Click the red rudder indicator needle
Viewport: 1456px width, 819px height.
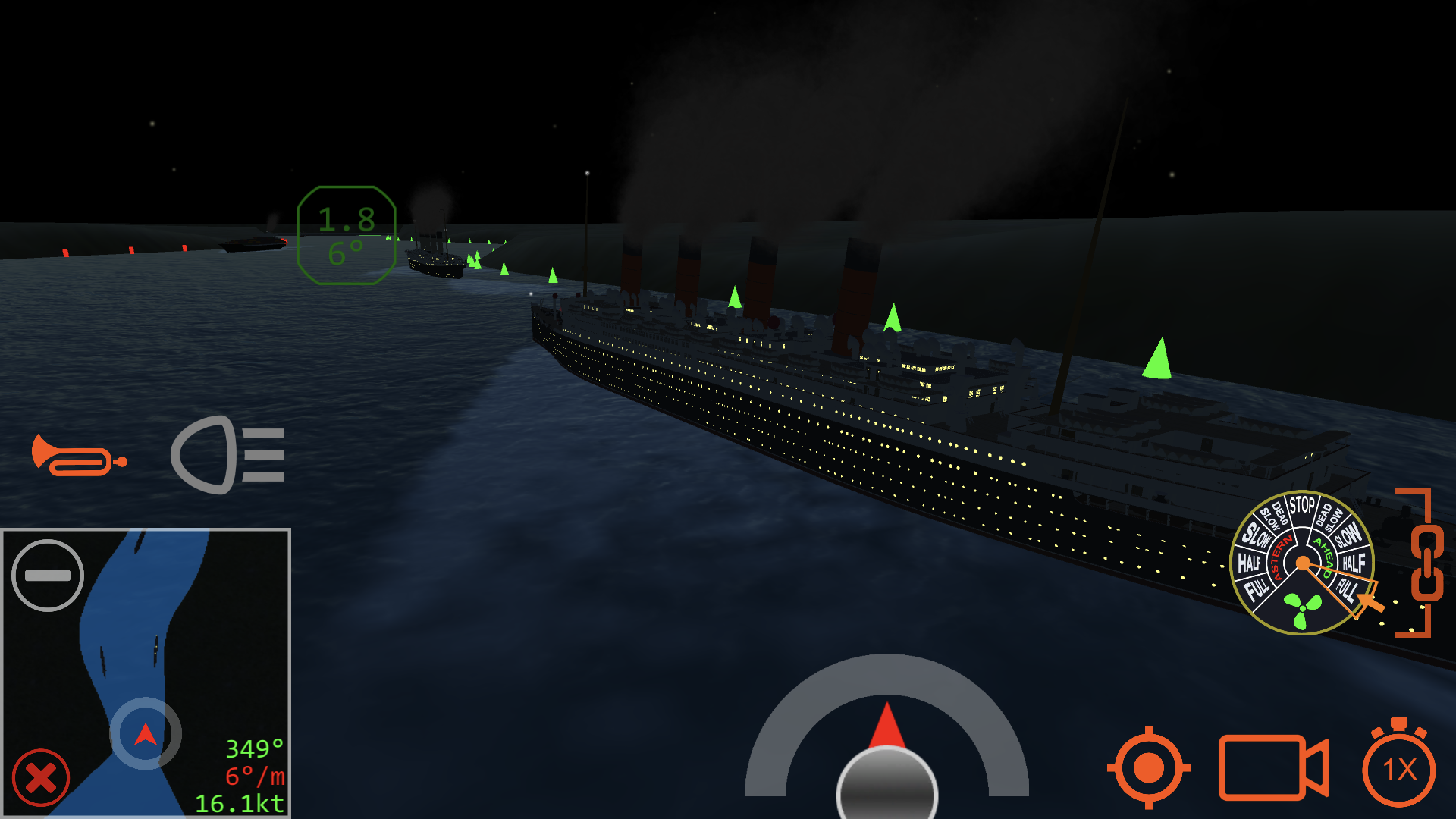click(887, 724)
